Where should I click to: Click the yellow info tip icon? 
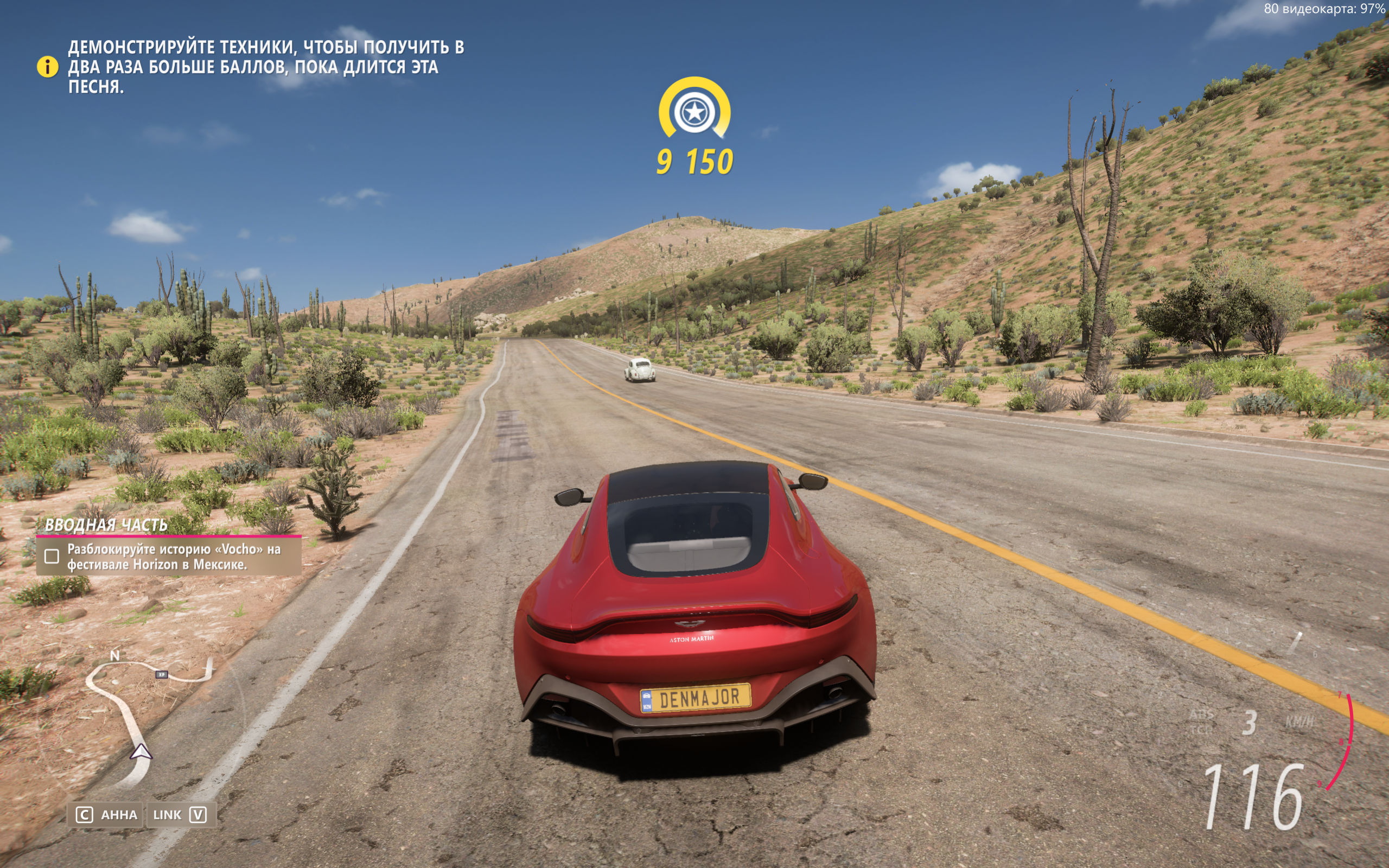[48, 67]
